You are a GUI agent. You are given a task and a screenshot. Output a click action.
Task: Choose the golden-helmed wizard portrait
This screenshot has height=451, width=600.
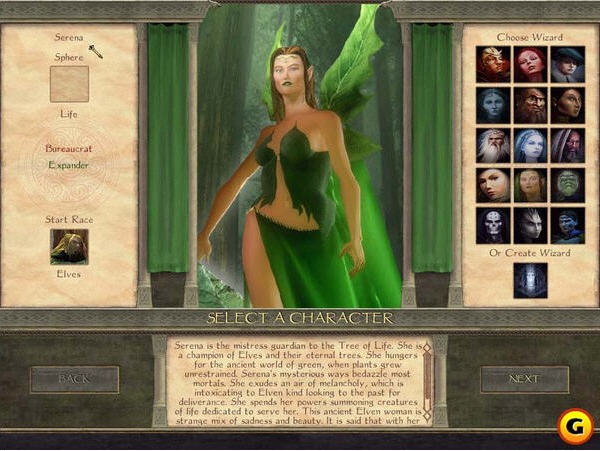[x=493, y=64]
